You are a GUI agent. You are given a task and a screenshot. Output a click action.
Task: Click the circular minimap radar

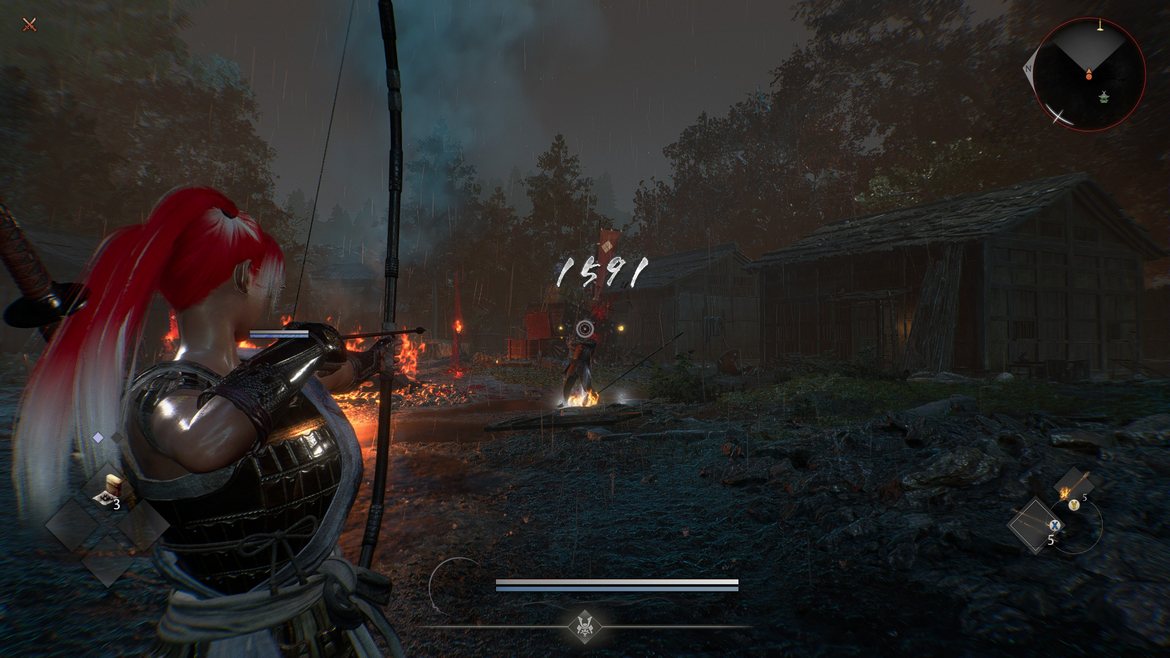coord(1088,73)
